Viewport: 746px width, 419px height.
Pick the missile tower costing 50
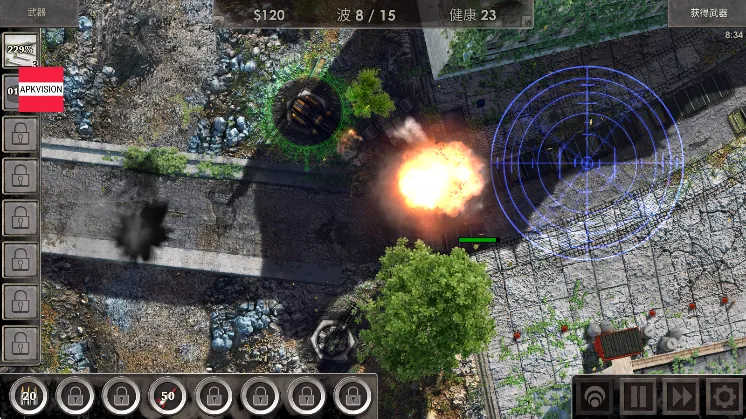(168, 396)
